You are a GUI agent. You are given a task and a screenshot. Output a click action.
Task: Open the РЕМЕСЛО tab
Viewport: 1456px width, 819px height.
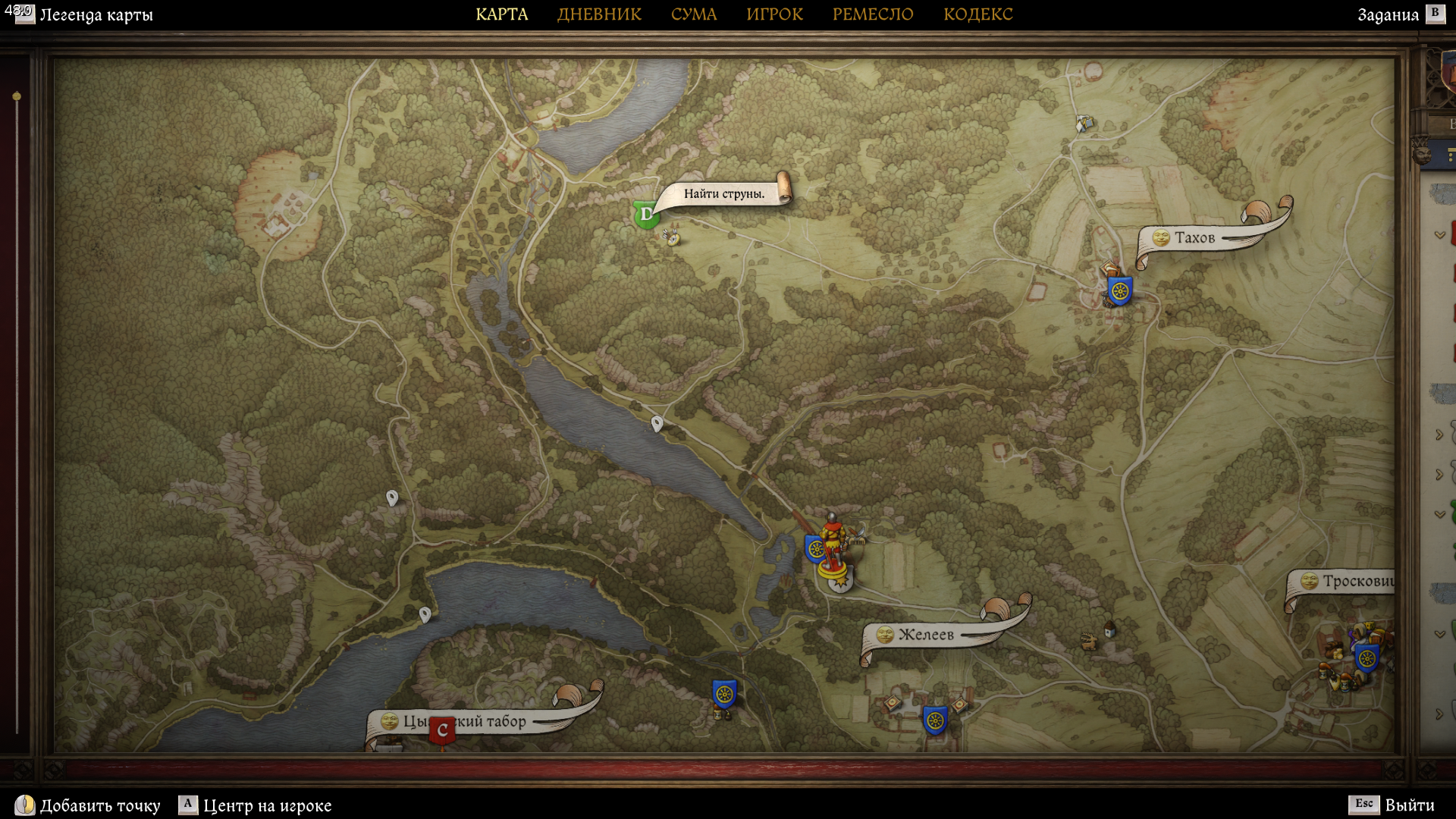point(872,14)
